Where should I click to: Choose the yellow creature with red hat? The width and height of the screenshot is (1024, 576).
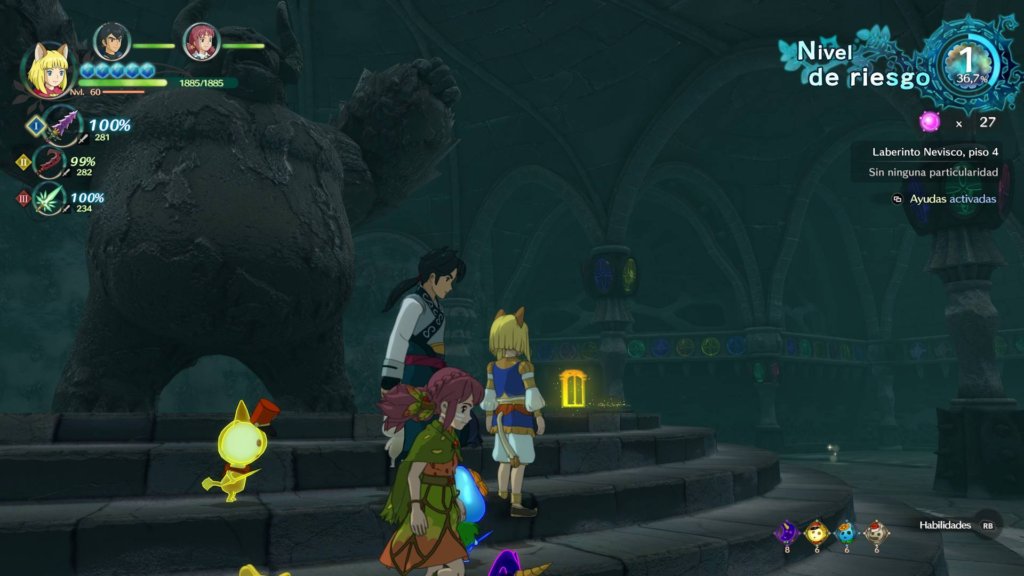point(817,531)
